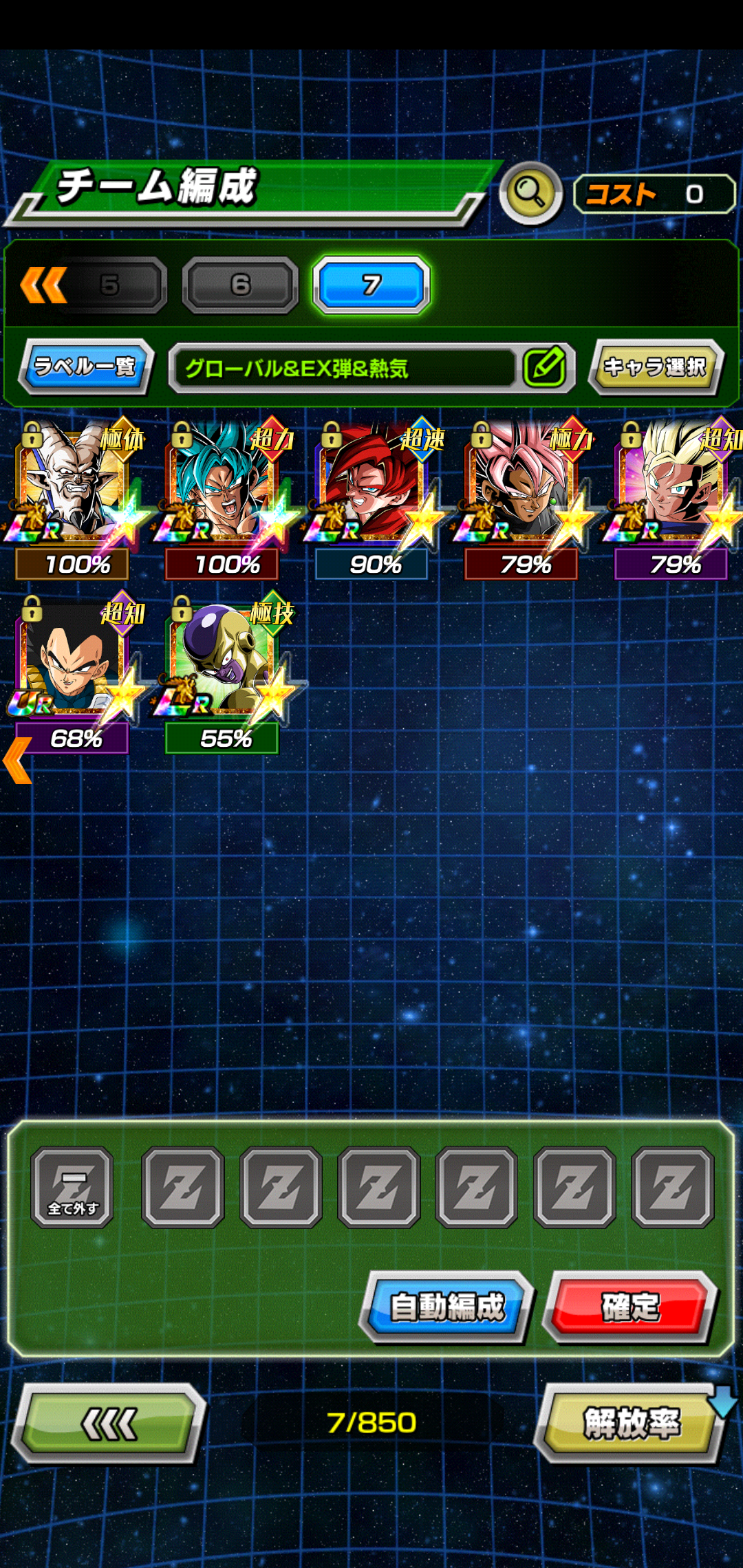Open キャラ選択 character selection
743x1568 pixels.
[654, 367]
